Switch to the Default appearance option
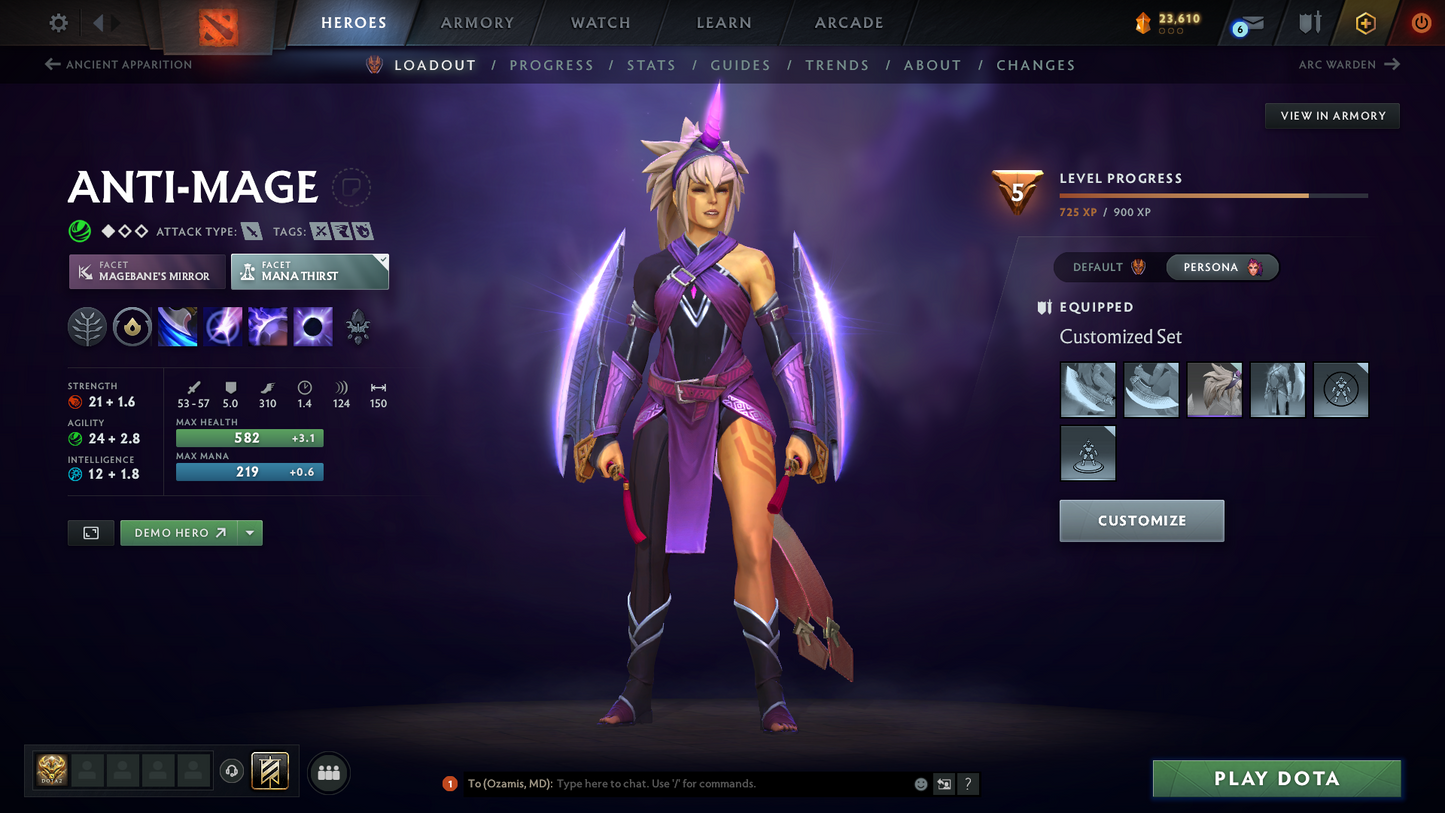Image resolution: width=1445 pixels, height=813 pixels. click(x=1106, y=267)
